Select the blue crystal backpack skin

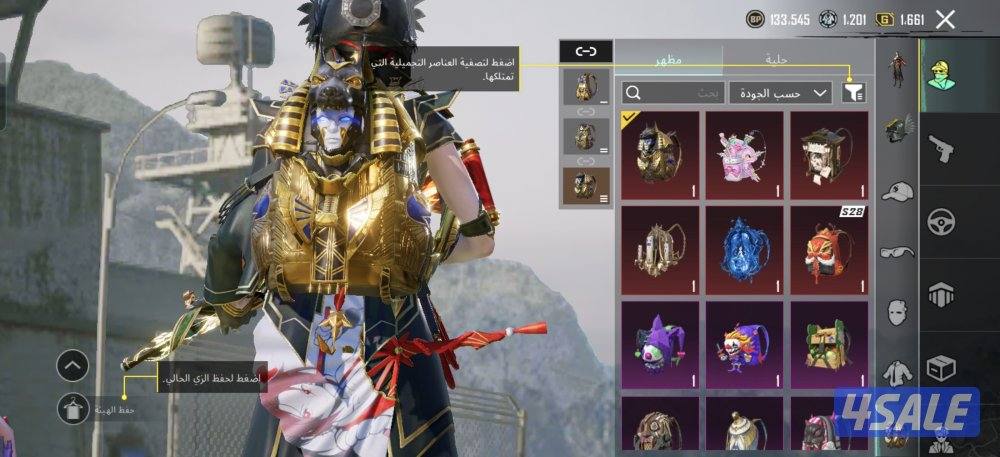(x=744, y=246)
